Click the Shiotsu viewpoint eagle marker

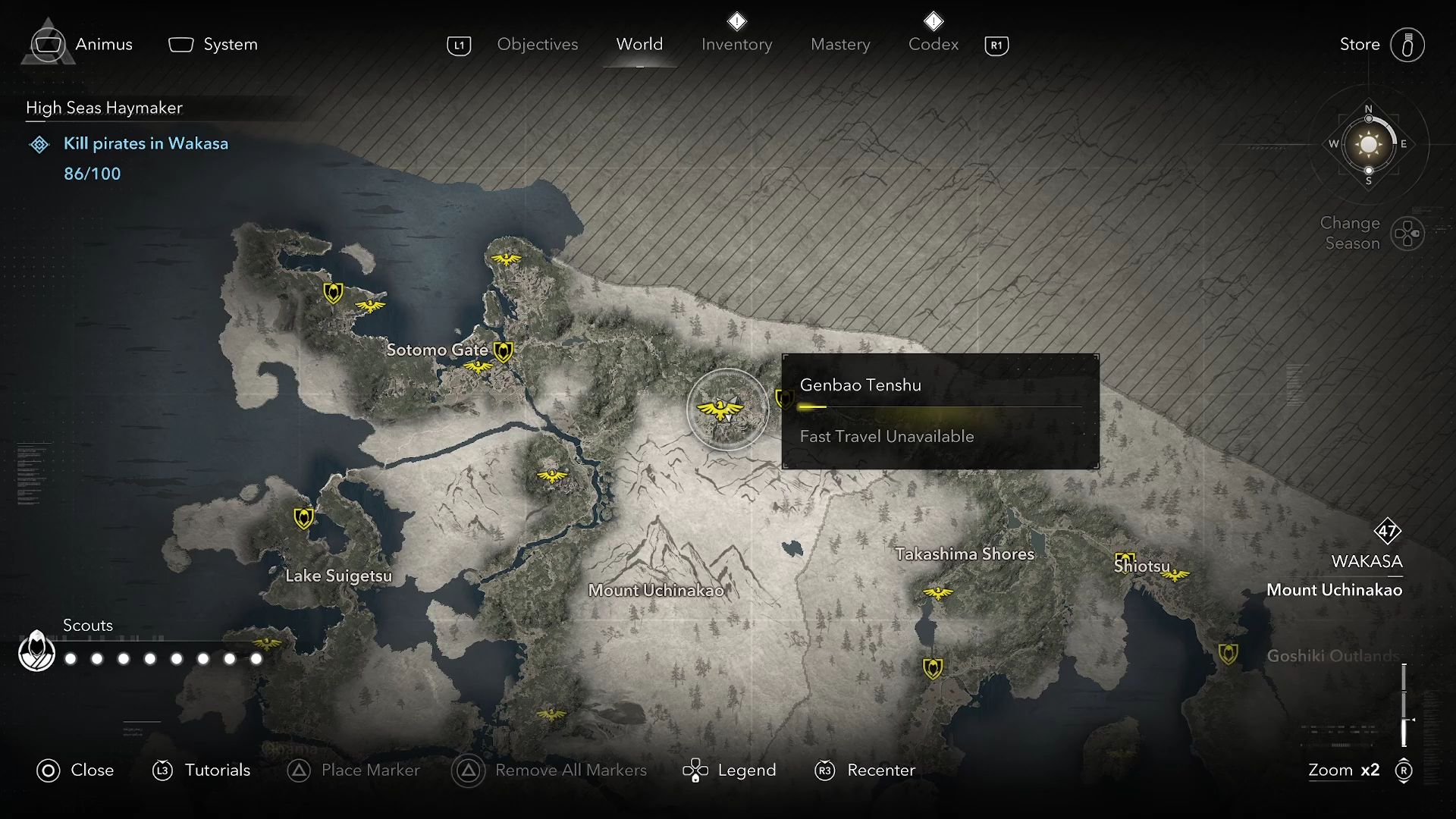[1175, 576]
